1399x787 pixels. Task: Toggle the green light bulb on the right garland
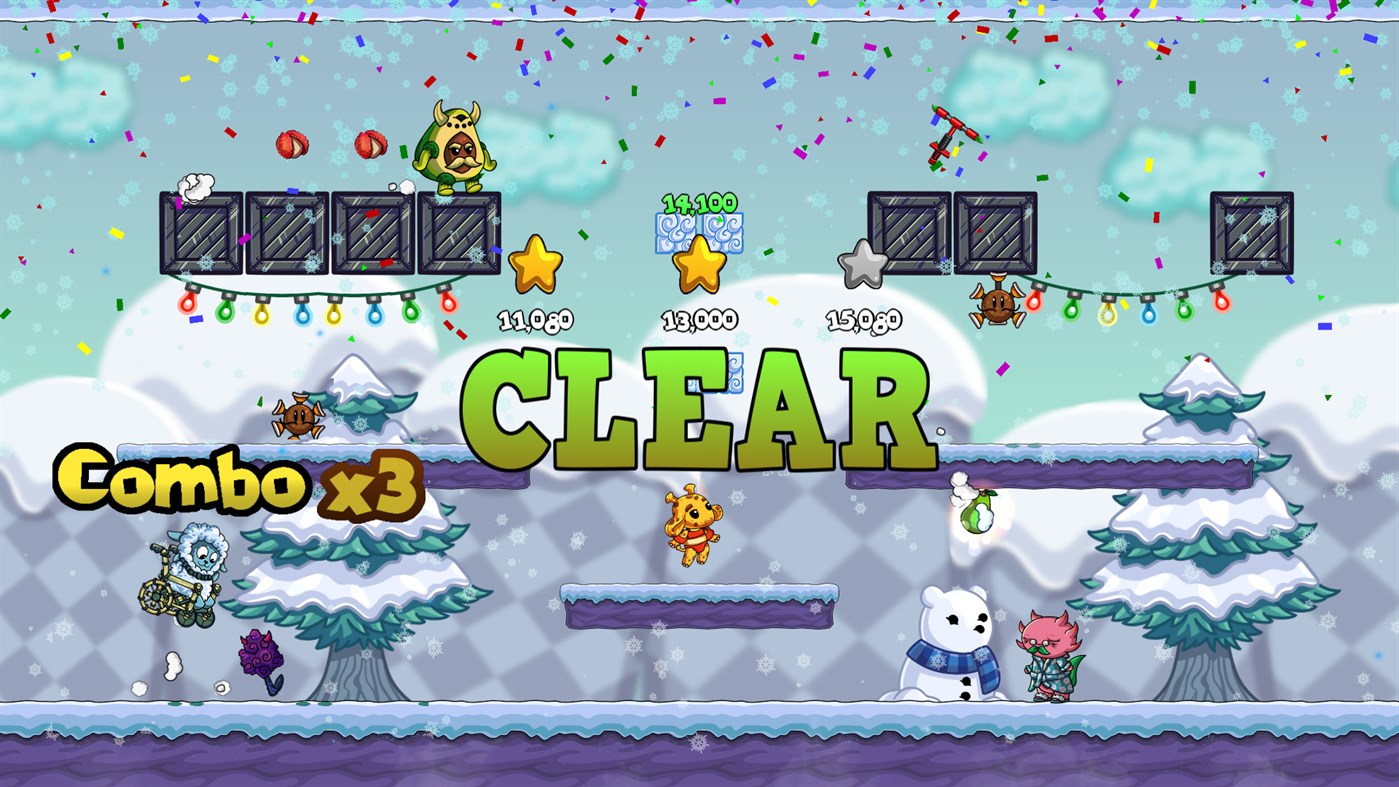[1072, 311]
